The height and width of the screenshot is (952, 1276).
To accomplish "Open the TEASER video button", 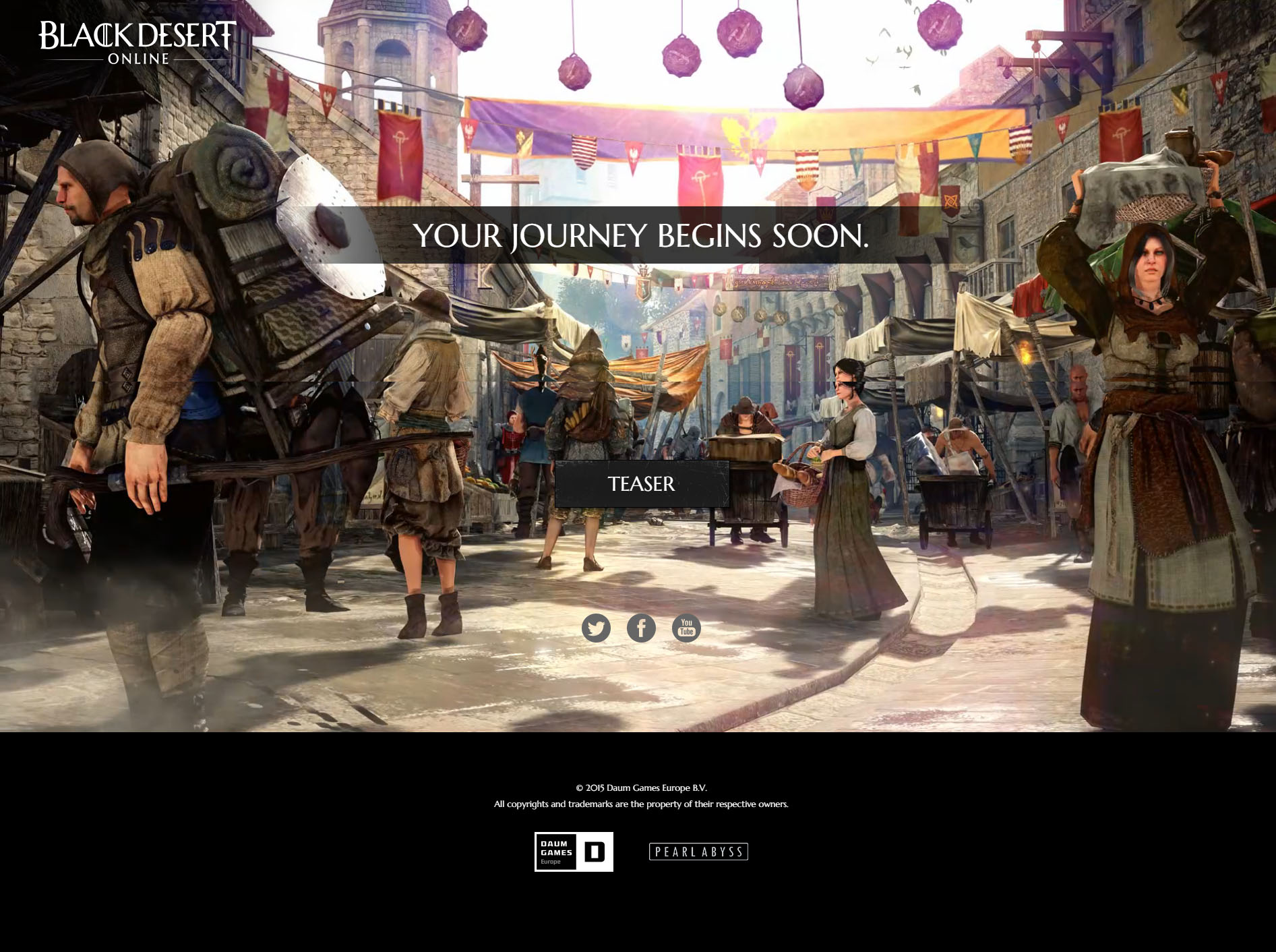I will point(642,484).
